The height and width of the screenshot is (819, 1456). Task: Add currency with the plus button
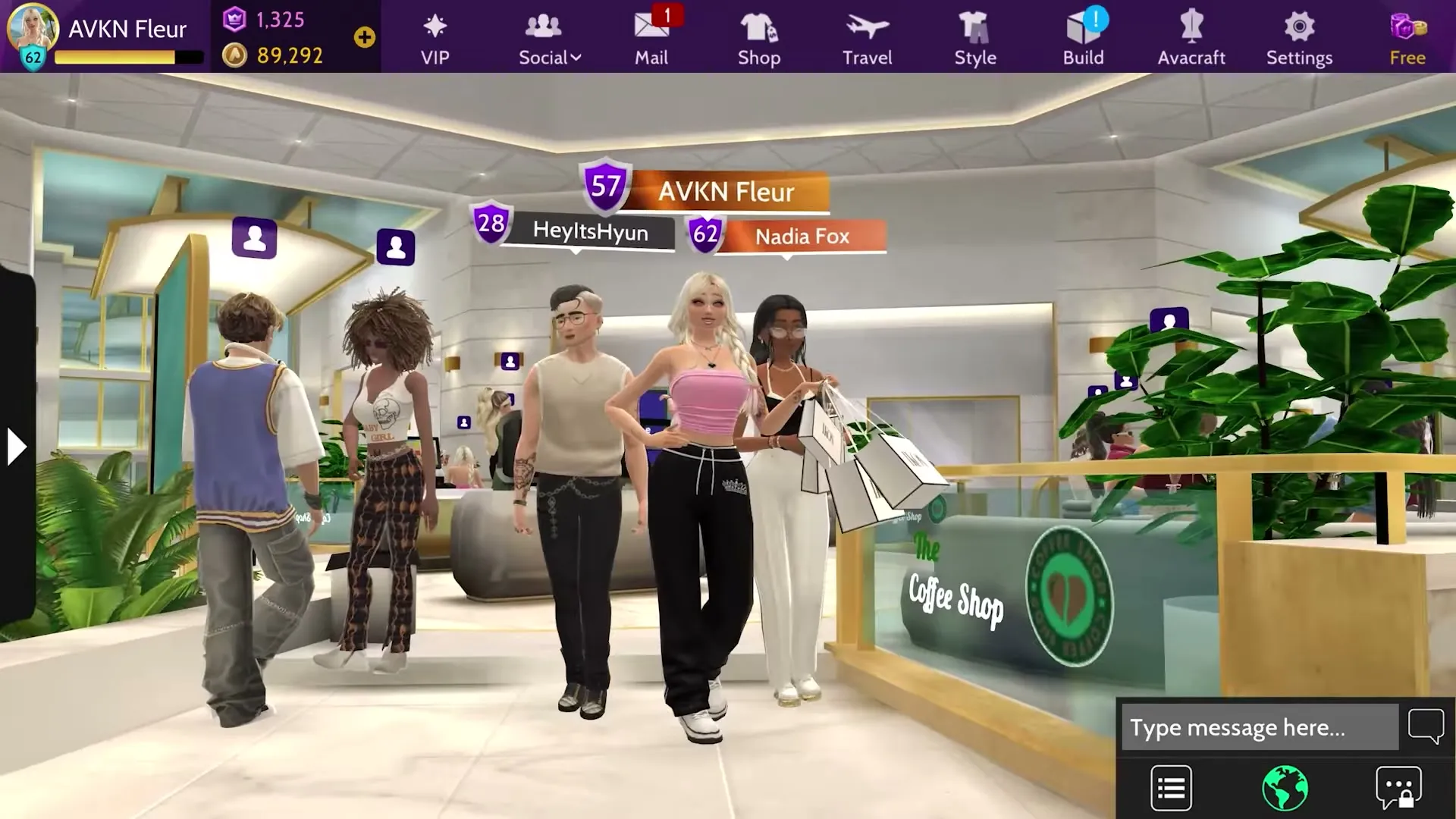pos(365,34)
